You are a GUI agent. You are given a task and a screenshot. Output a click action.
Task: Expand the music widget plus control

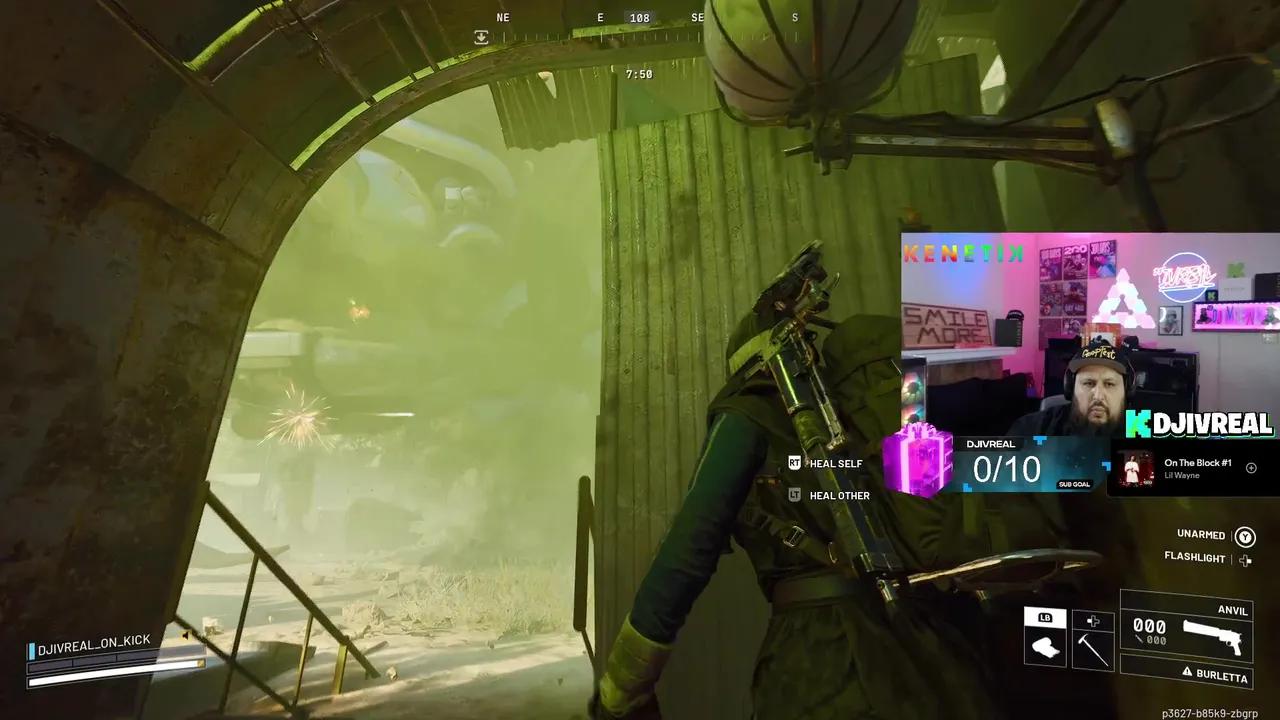click(1251, 468)
